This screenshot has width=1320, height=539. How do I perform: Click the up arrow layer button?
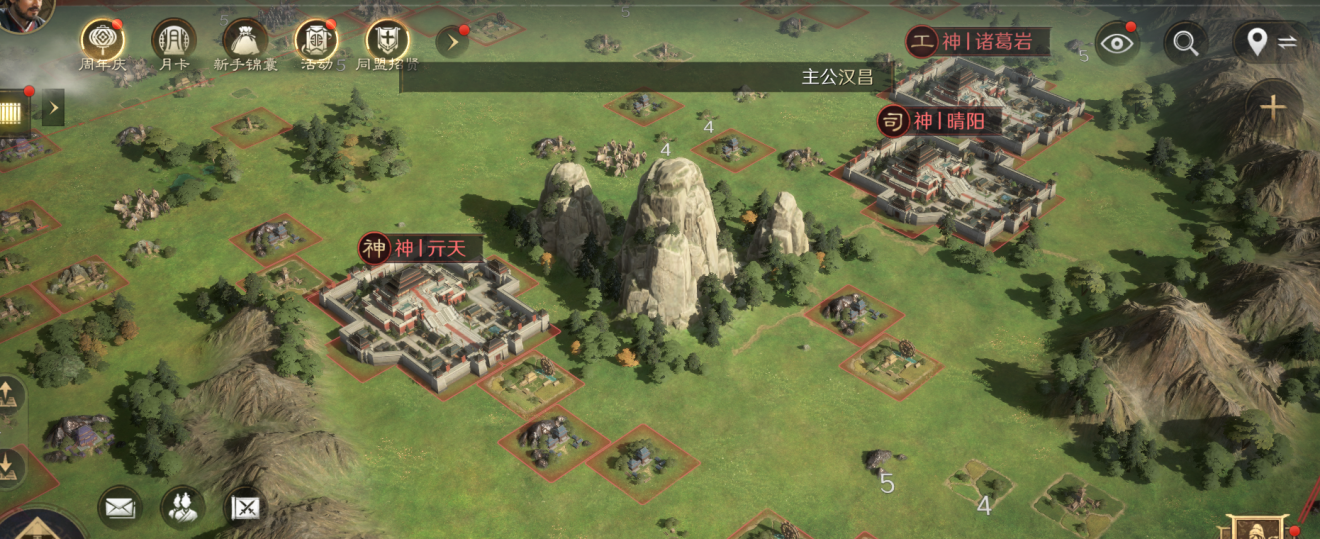tap(8, 396)
